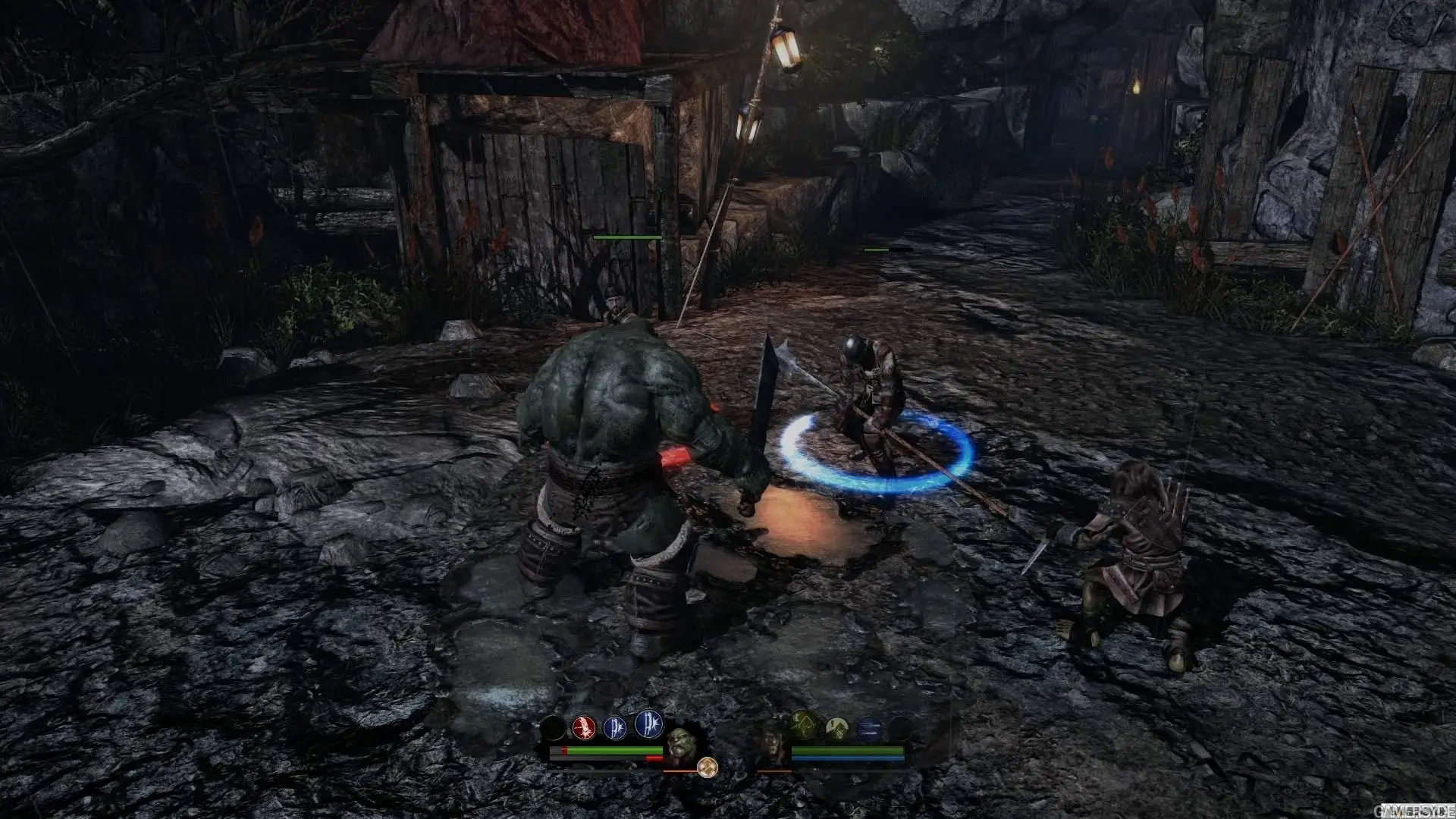Activate the red strike ability icon
1456x819 pixels.
point(583,729)
